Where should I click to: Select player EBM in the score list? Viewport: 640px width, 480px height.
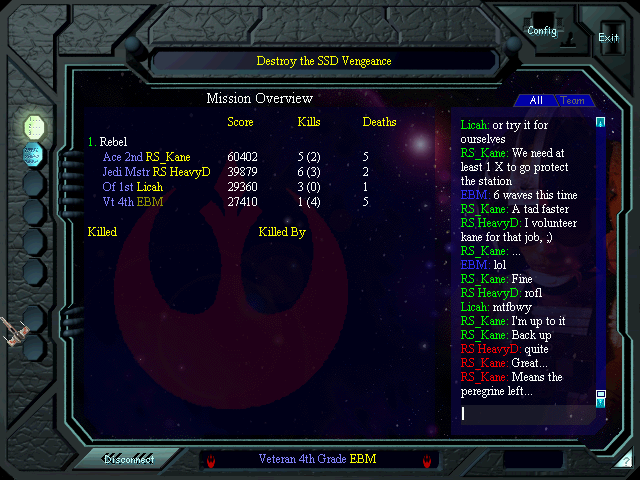tap(151, 202)
